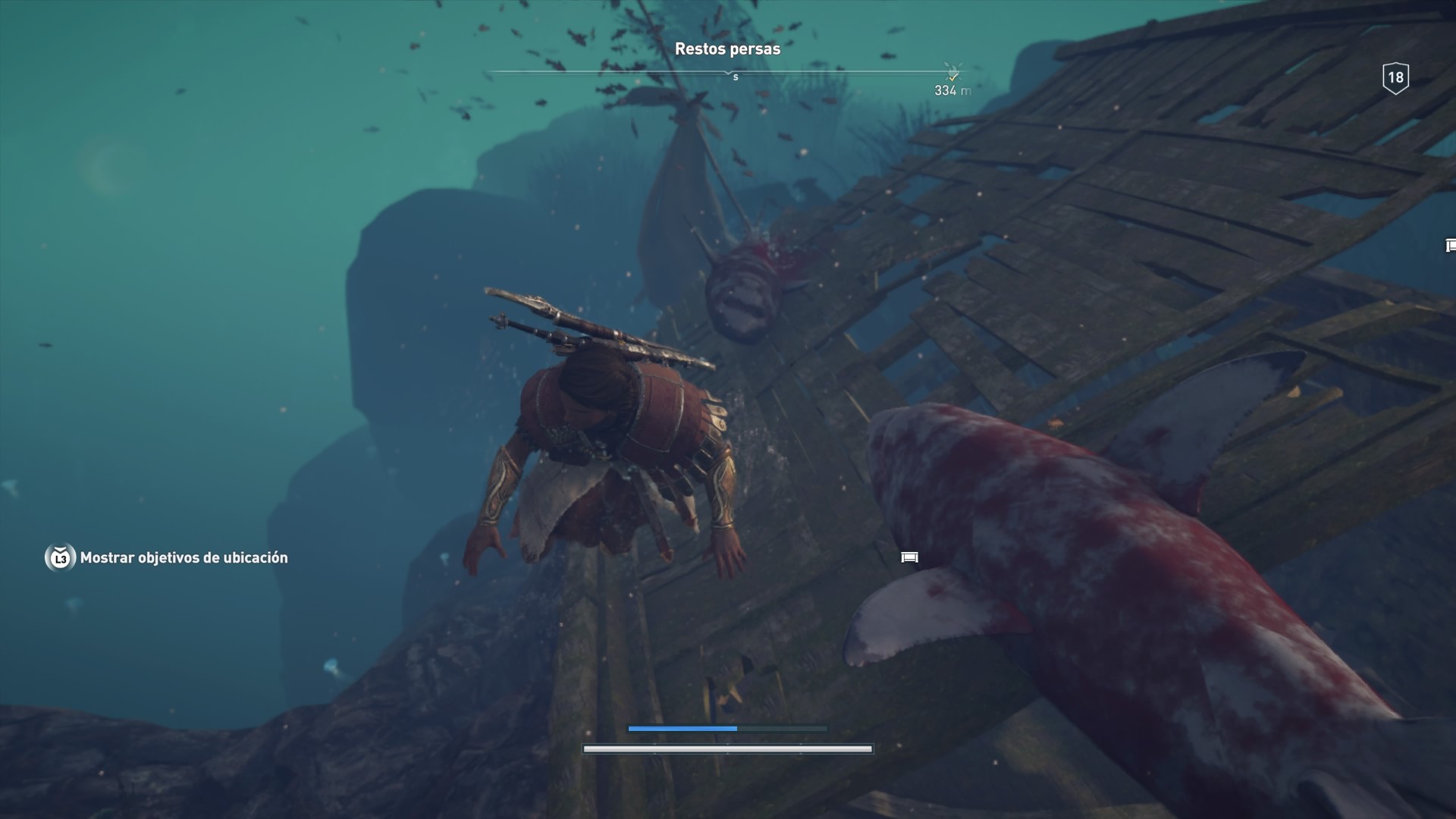Viewport: 1456px width, 819px height.
Task: Click the quest marker on the compass
Action: tap(952, 73)
